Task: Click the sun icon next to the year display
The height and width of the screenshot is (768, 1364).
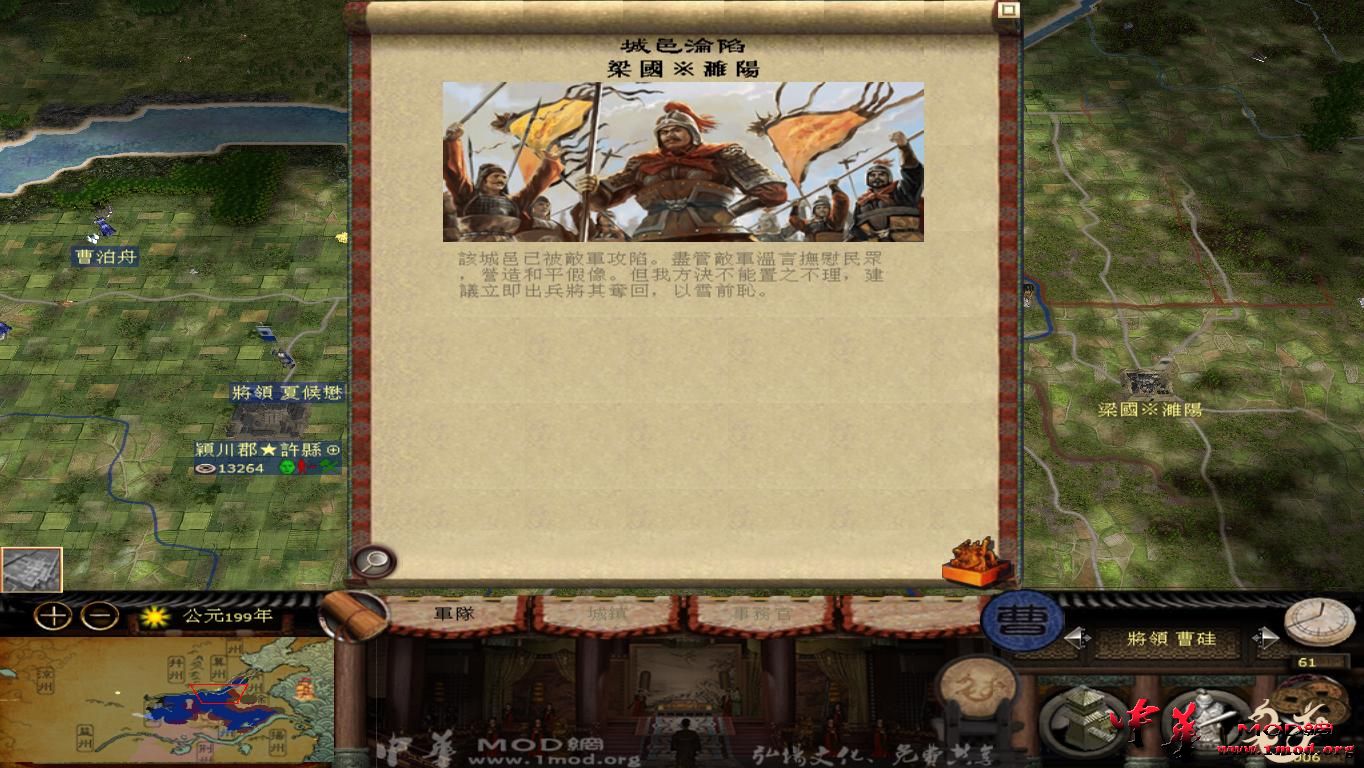Action: [x=154, y=616]
